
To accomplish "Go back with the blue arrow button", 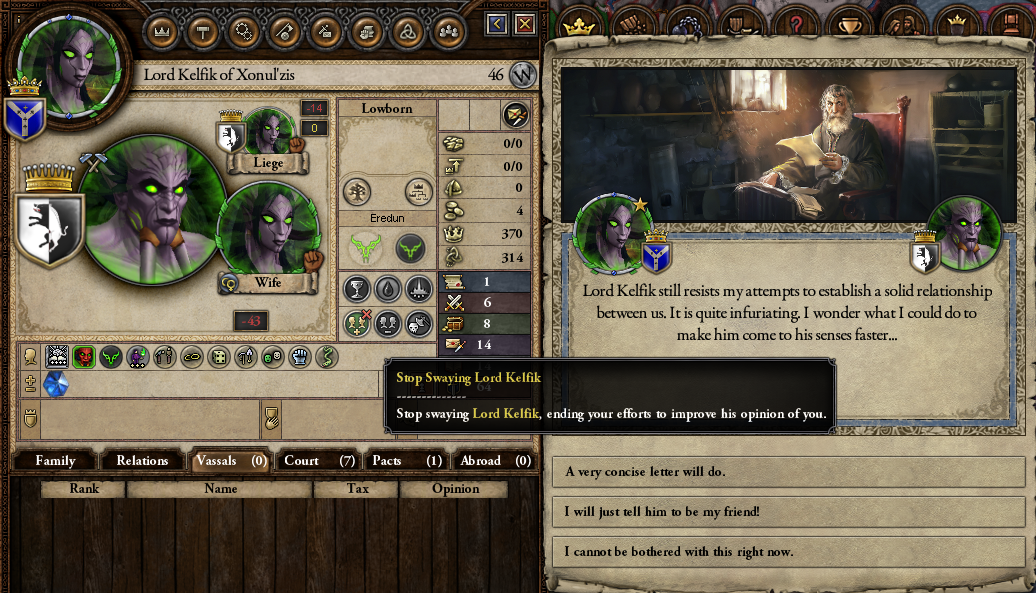I will click(497, 24).
